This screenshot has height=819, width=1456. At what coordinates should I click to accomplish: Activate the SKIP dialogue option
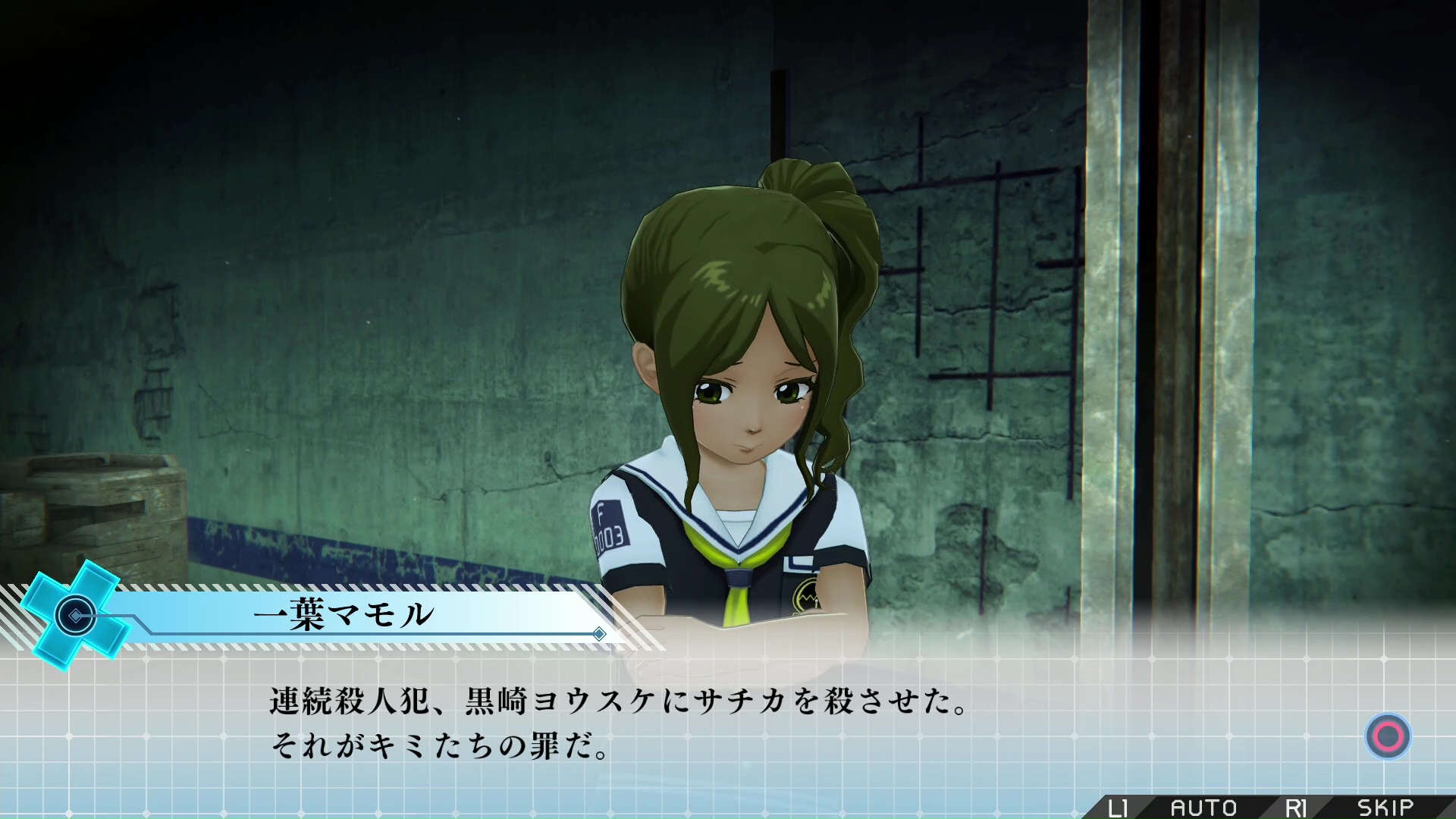[x=1385, y=808]
